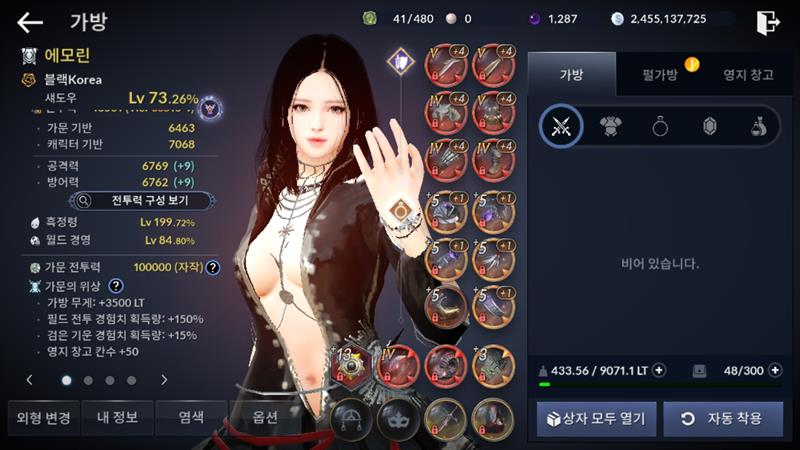Open the 영지 창고 tab
The width and height of the screenshot is (800, 450).
(x=749, y=75)
